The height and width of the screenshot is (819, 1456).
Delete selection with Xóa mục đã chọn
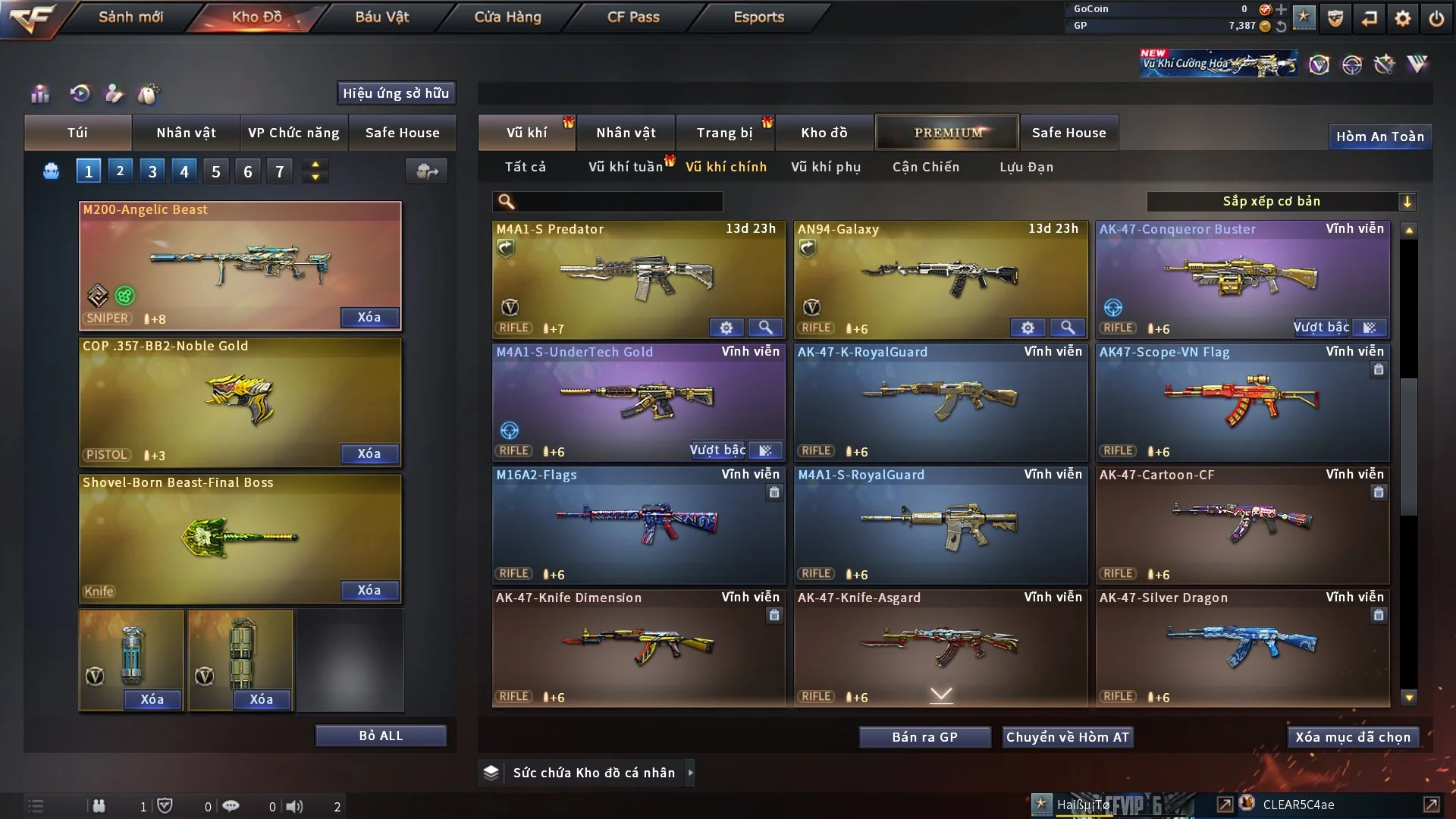pyautogui.click(x=1353, y=737)
